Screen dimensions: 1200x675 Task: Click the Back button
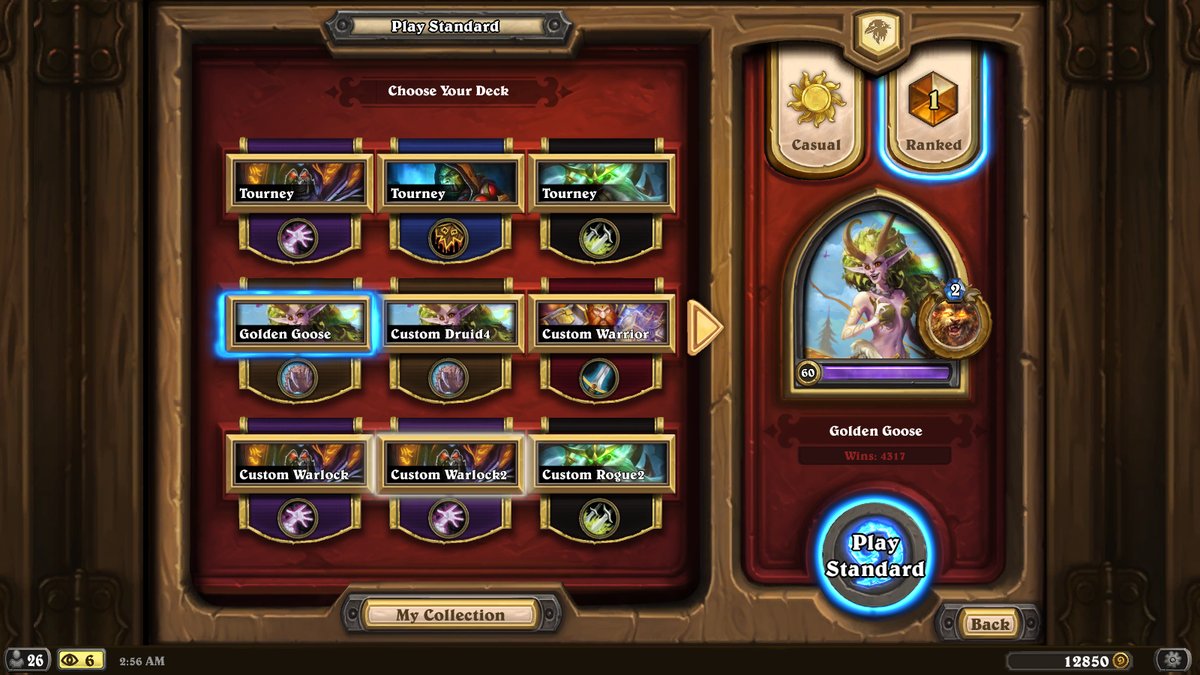(989, 624)
